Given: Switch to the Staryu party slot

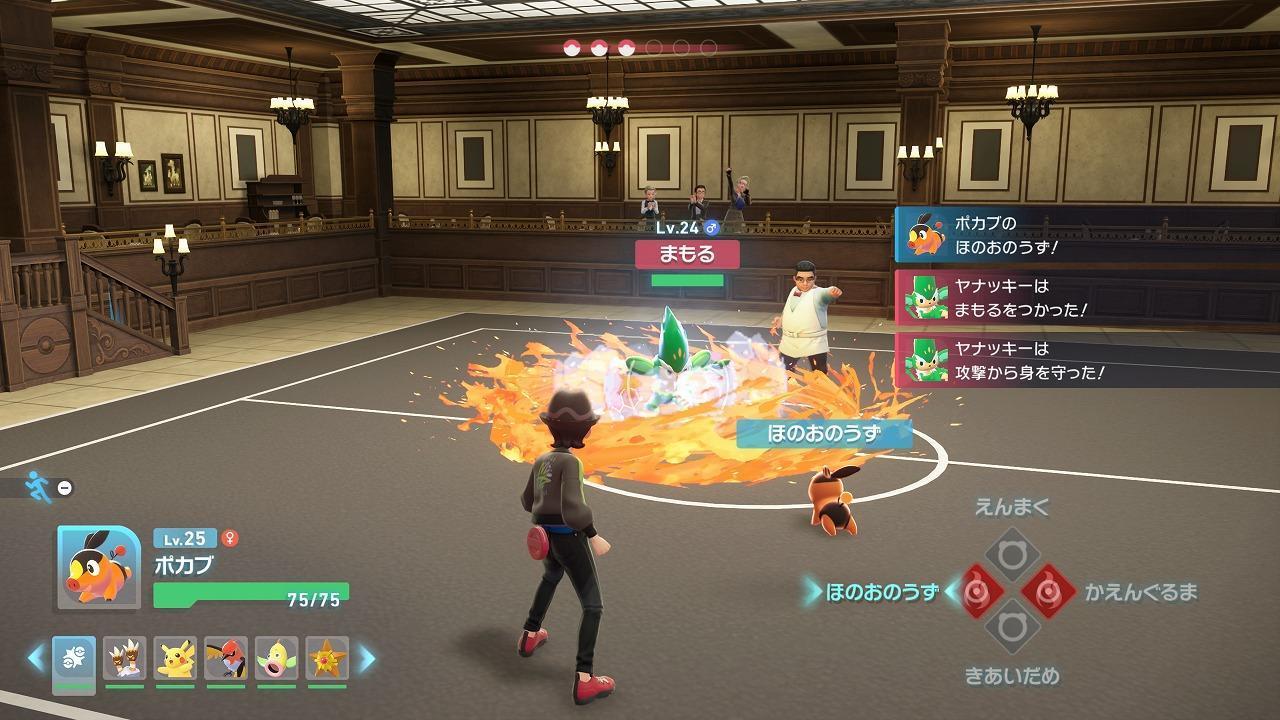Looking at the screenshot, I should [327, 658].
